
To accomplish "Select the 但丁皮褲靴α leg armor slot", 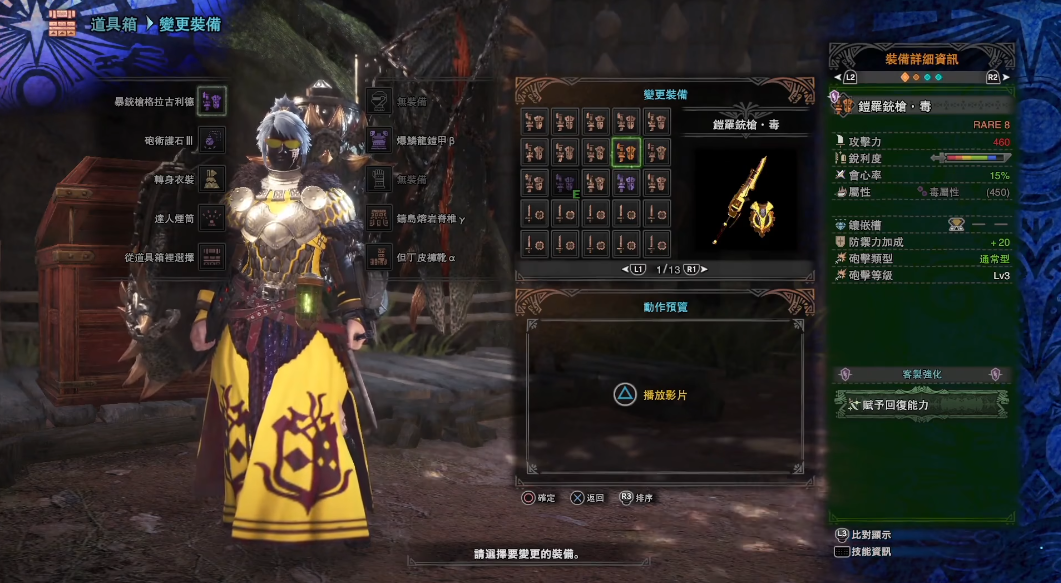I will (x=379, y=256).
